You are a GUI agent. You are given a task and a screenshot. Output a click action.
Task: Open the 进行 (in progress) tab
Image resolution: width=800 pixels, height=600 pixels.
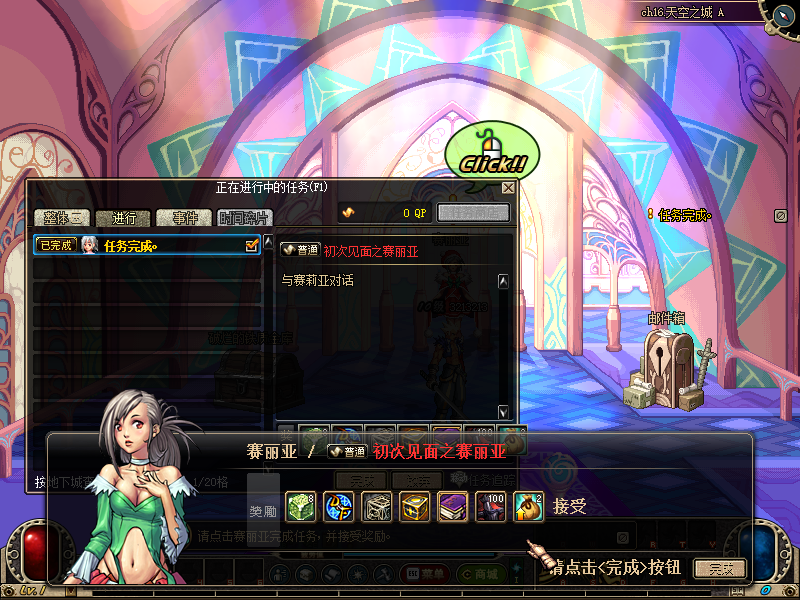pyautogui.click(x=124, y=218)
